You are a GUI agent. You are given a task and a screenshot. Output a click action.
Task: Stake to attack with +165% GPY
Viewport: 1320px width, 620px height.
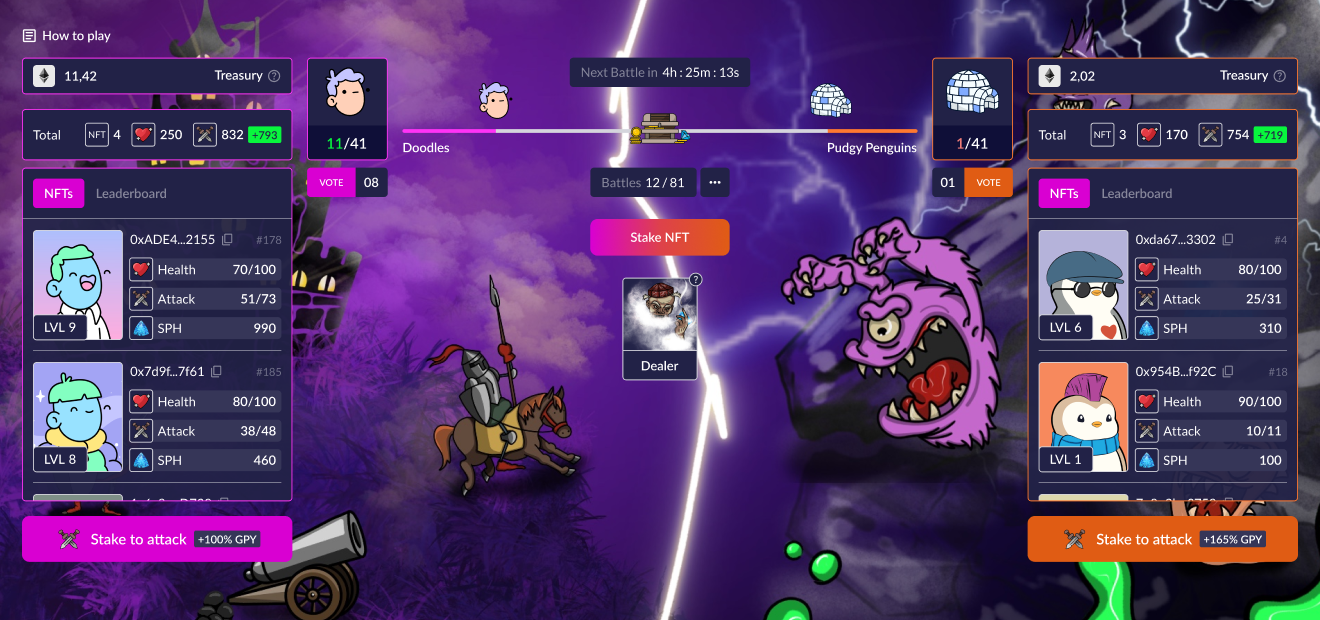(x=1162, y=539)
